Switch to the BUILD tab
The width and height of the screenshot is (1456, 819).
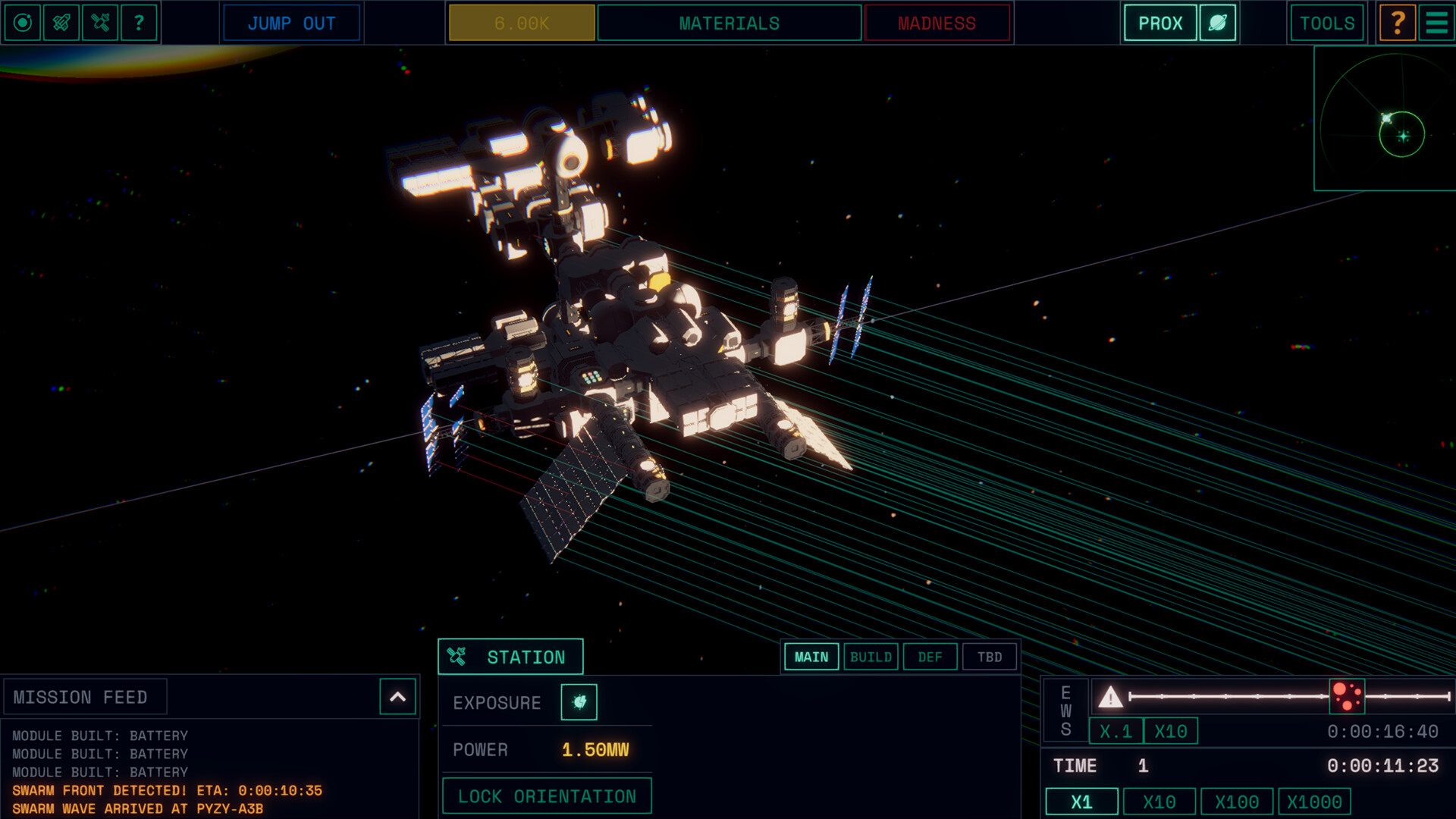871,657
